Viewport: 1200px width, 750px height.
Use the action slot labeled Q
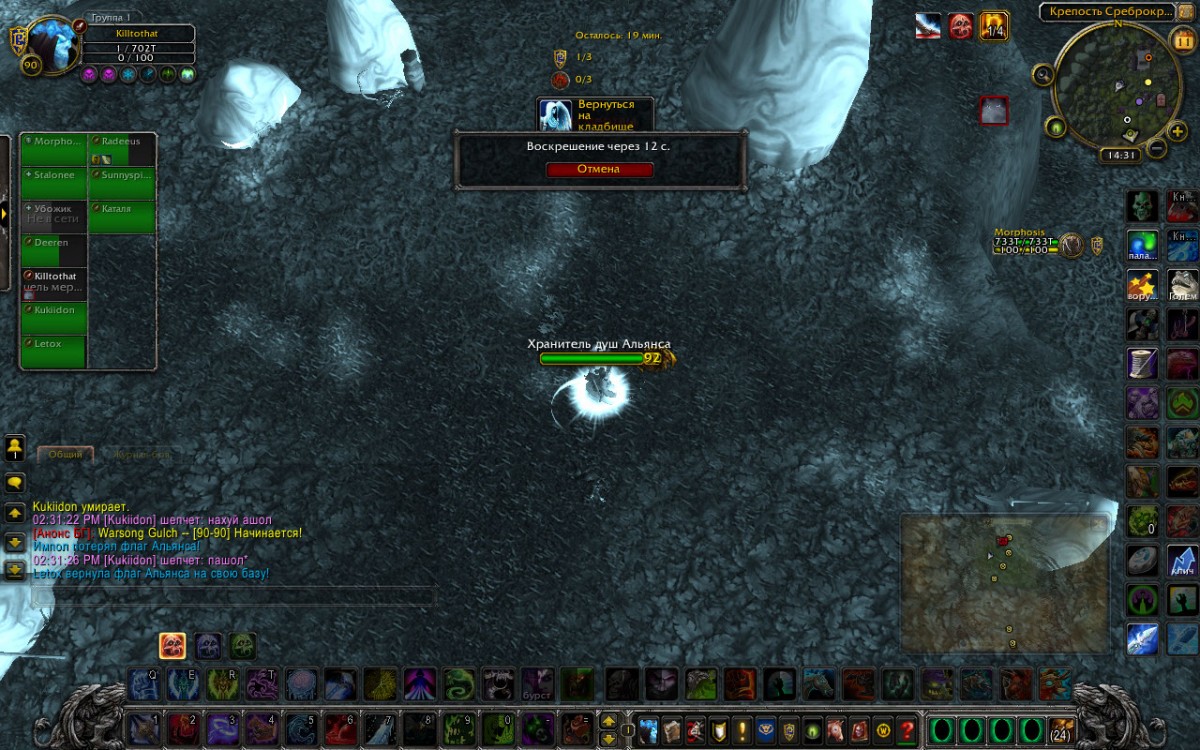[143, 684]
